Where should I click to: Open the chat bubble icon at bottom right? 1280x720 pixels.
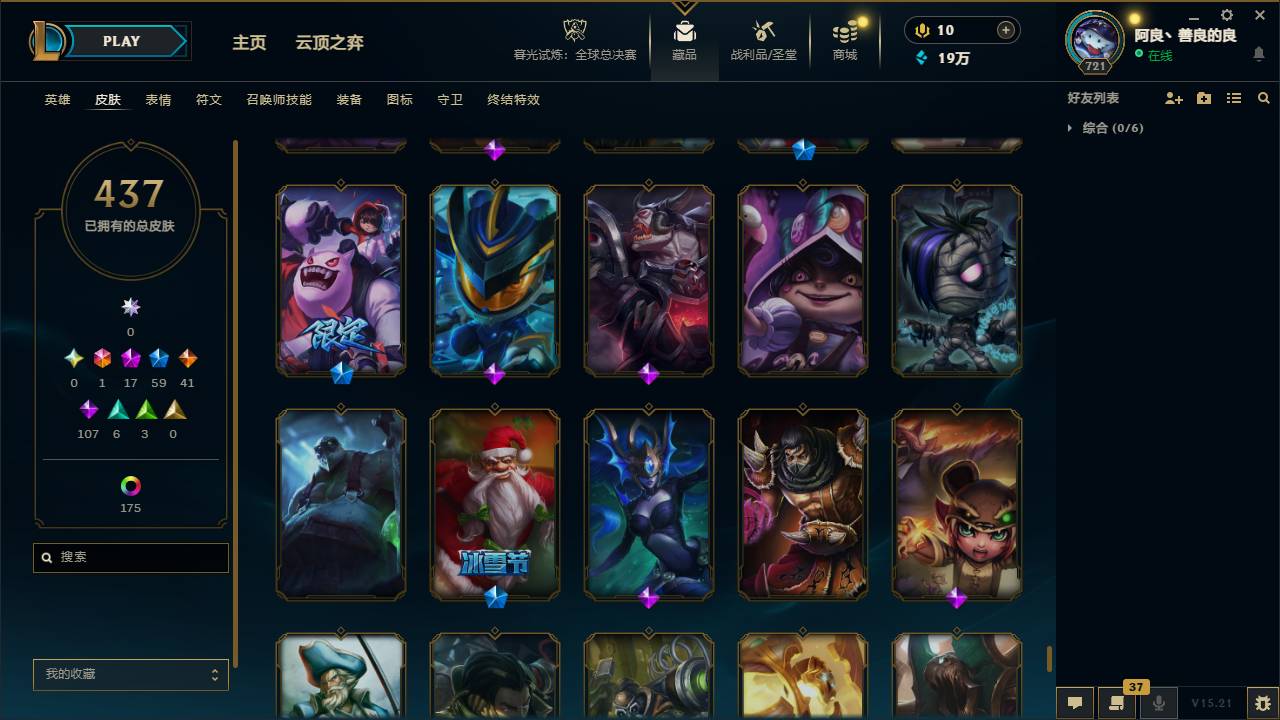[1075, 703]
